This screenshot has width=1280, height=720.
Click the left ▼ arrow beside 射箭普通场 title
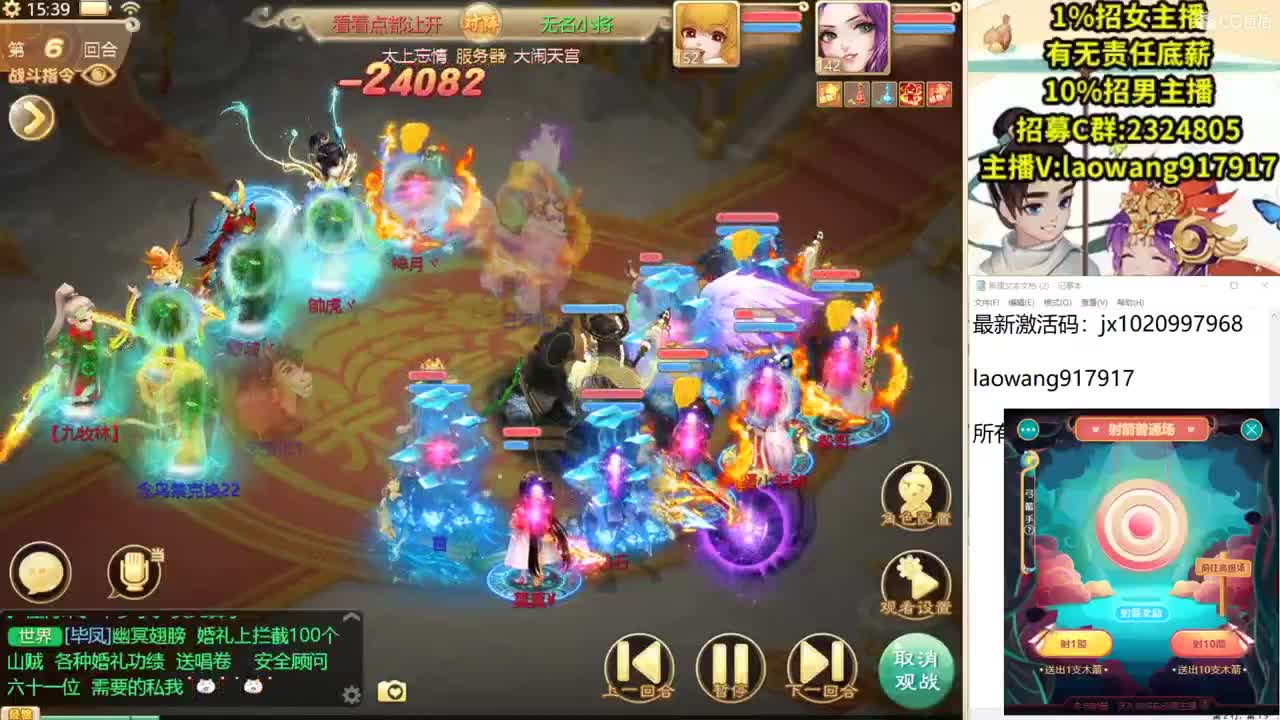[1095, 429]
